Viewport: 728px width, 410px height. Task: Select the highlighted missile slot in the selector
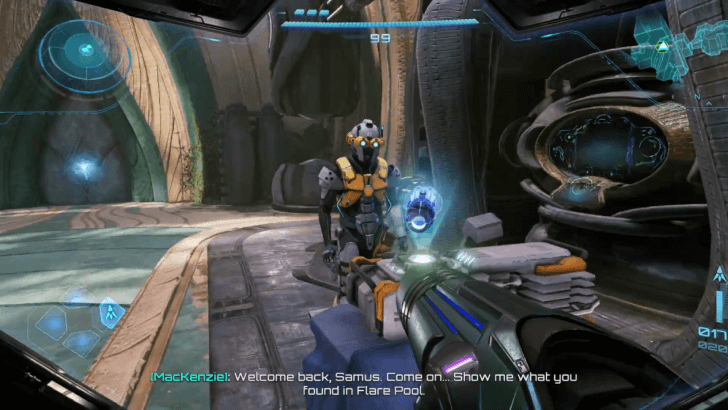110,313
